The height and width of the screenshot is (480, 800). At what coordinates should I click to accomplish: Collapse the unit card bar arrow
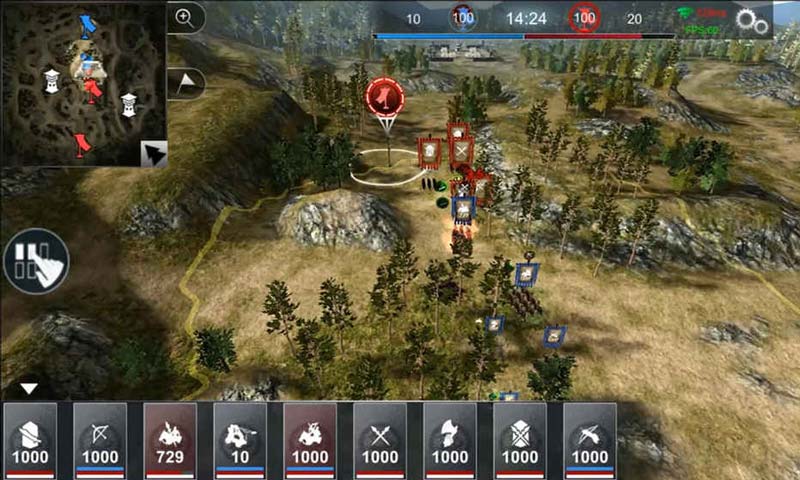(x=29, y=388)
